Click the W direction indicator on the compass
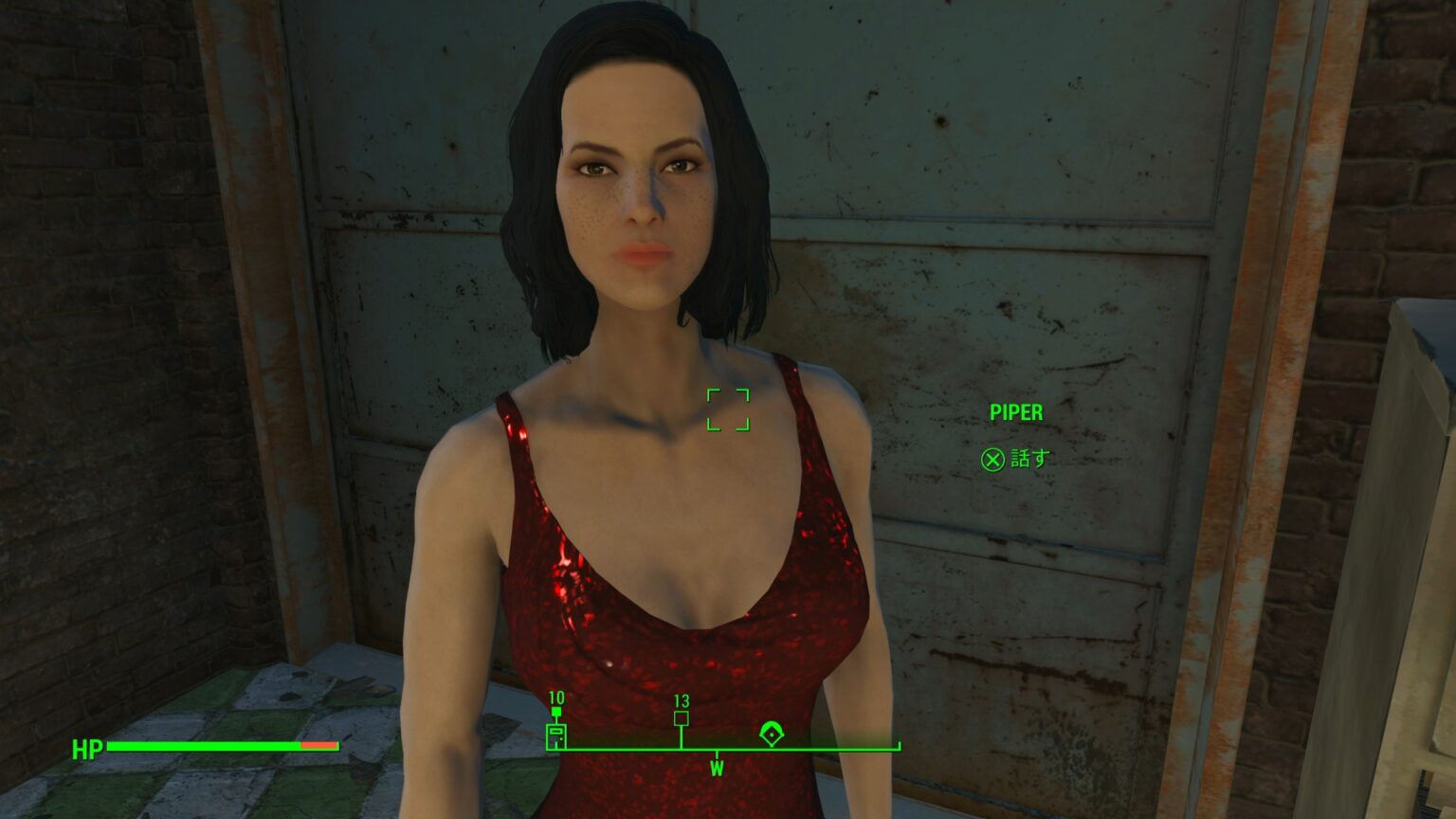Viewport: 1456px width, 819px height. pyautogui.click(x=718, y=770)
